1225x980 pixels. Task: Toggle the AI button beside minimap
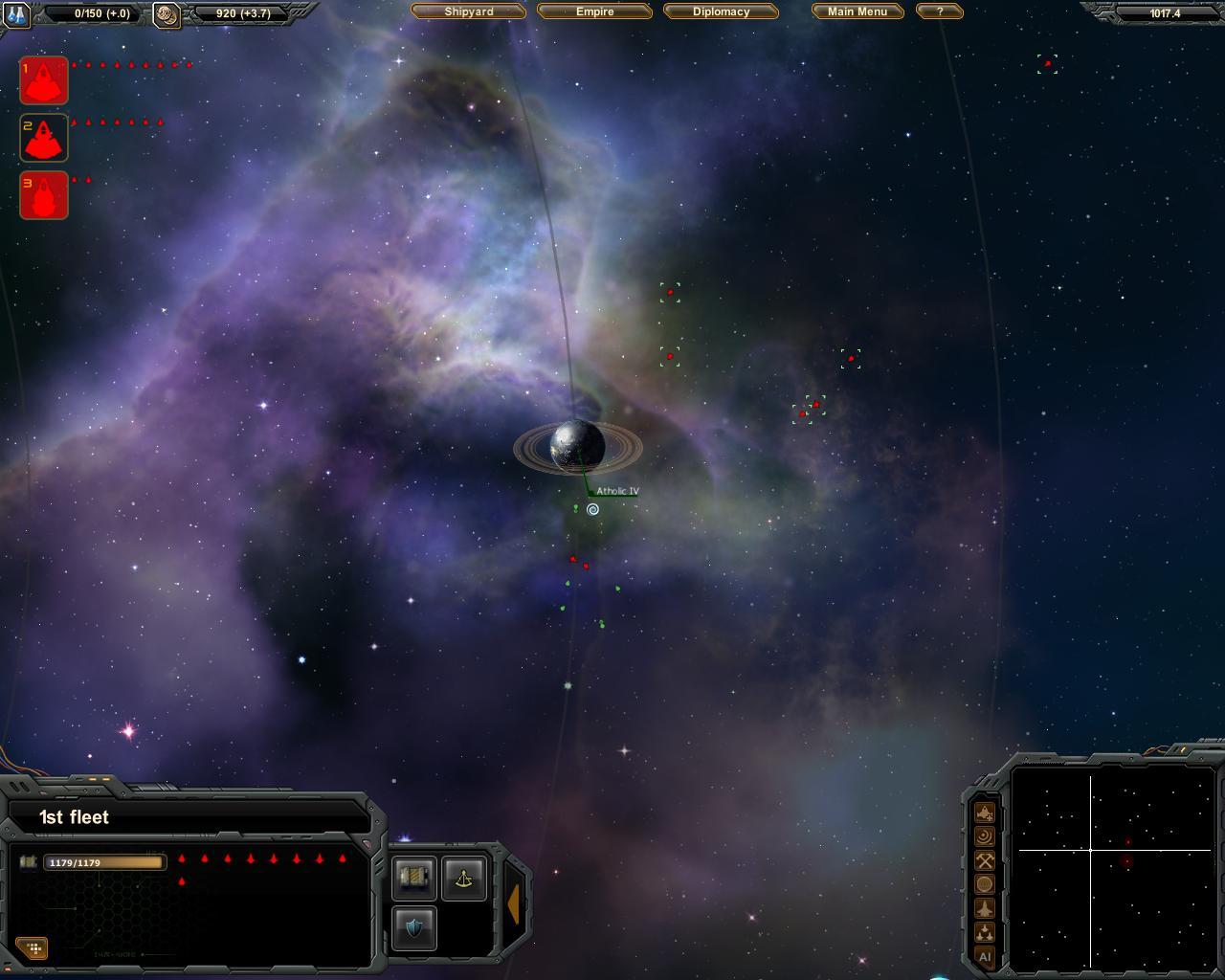(x=984, y=956)
